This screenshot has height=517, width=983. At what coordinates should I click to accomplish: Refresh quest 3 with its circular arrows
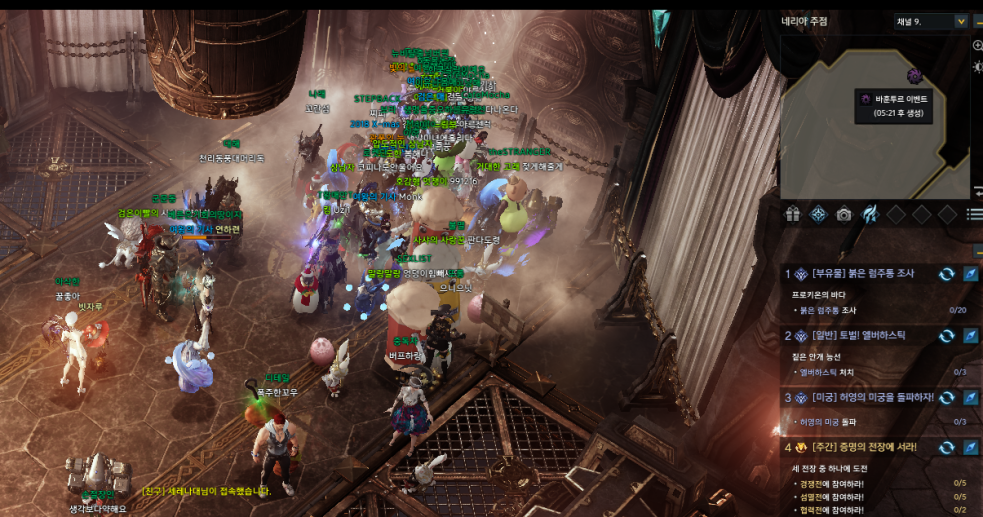[946, 398]
